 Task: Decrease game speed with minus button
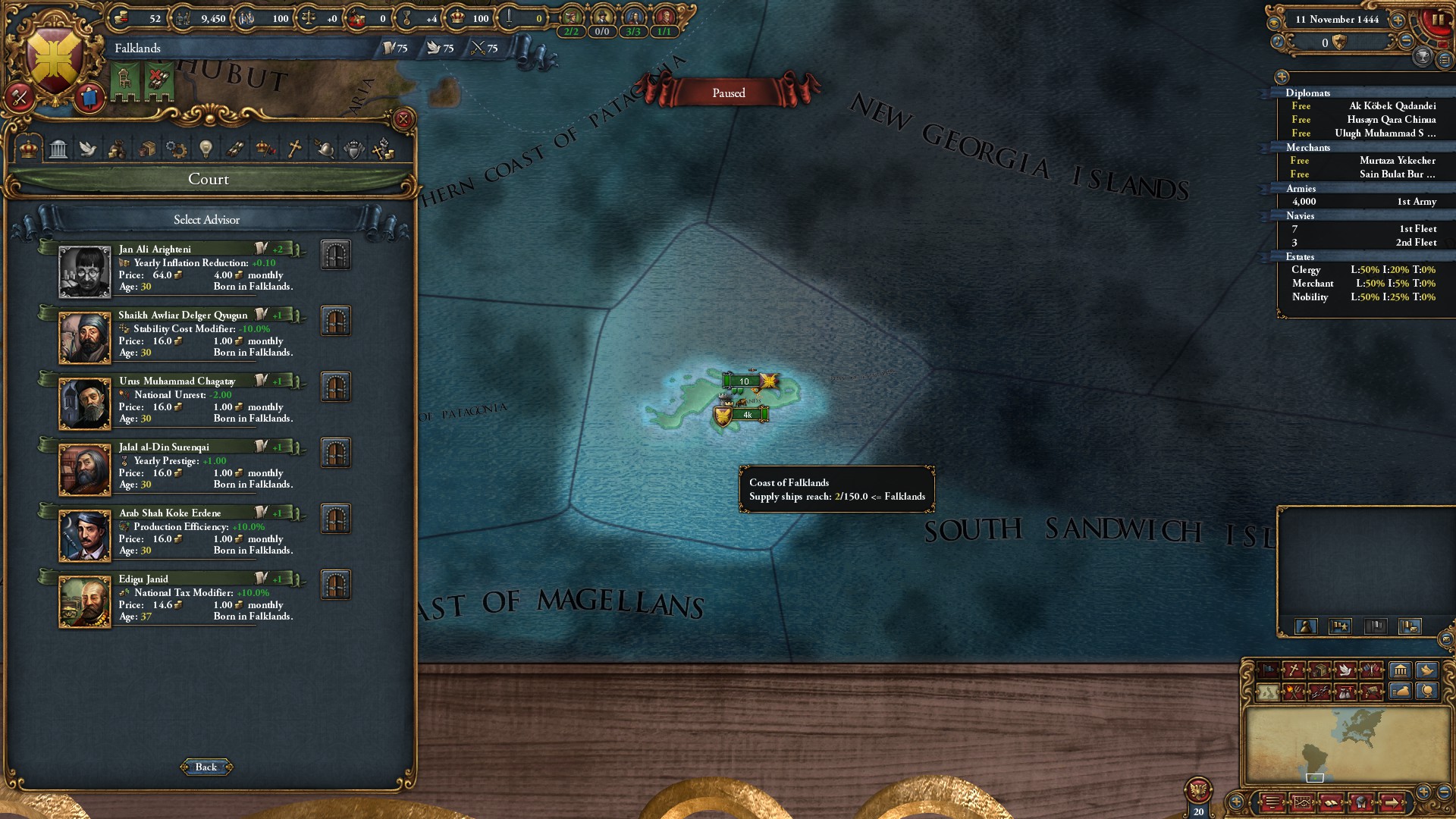point(1406,41)
